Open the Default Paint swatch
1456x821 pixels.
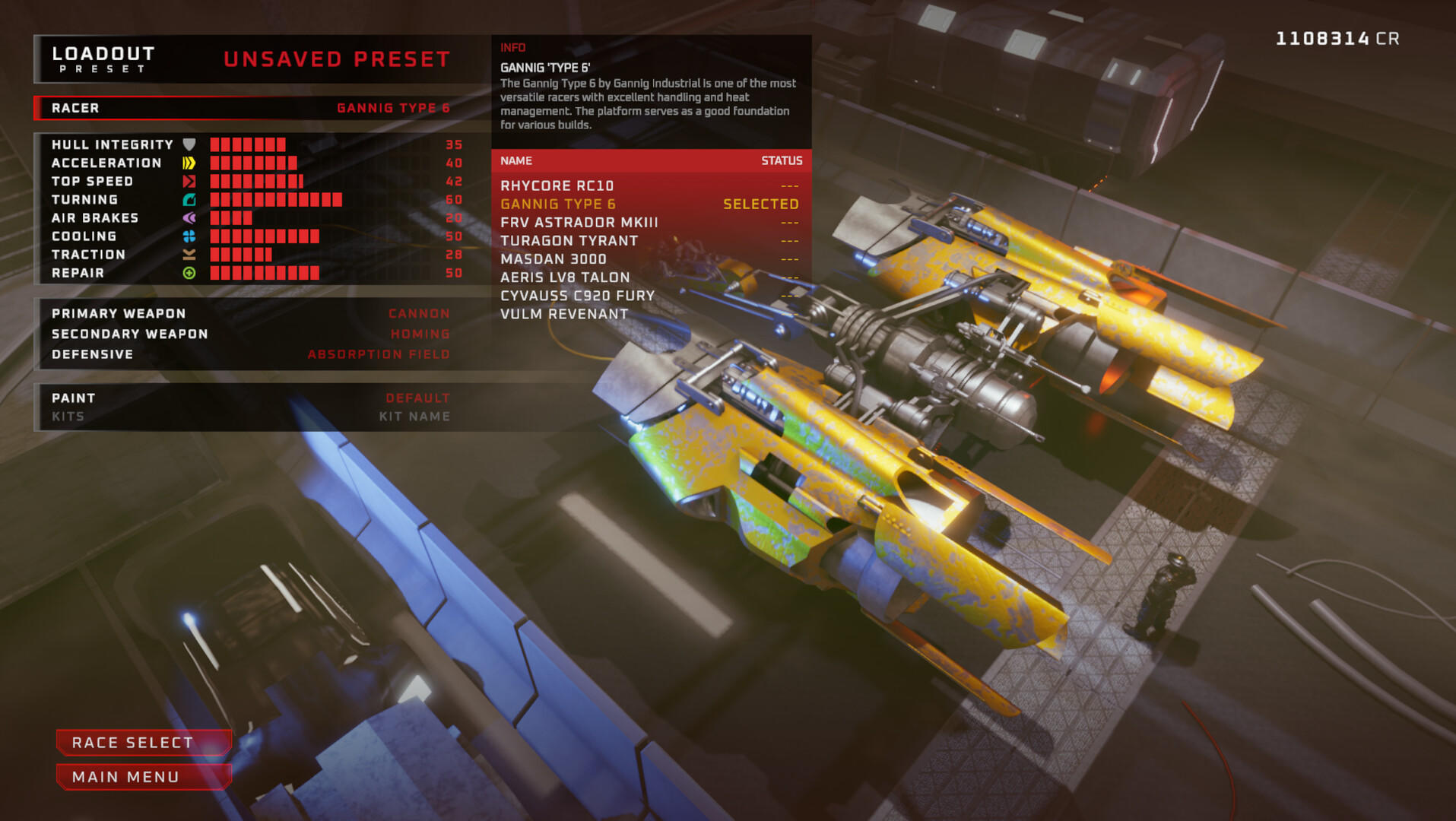pos(416,397)
